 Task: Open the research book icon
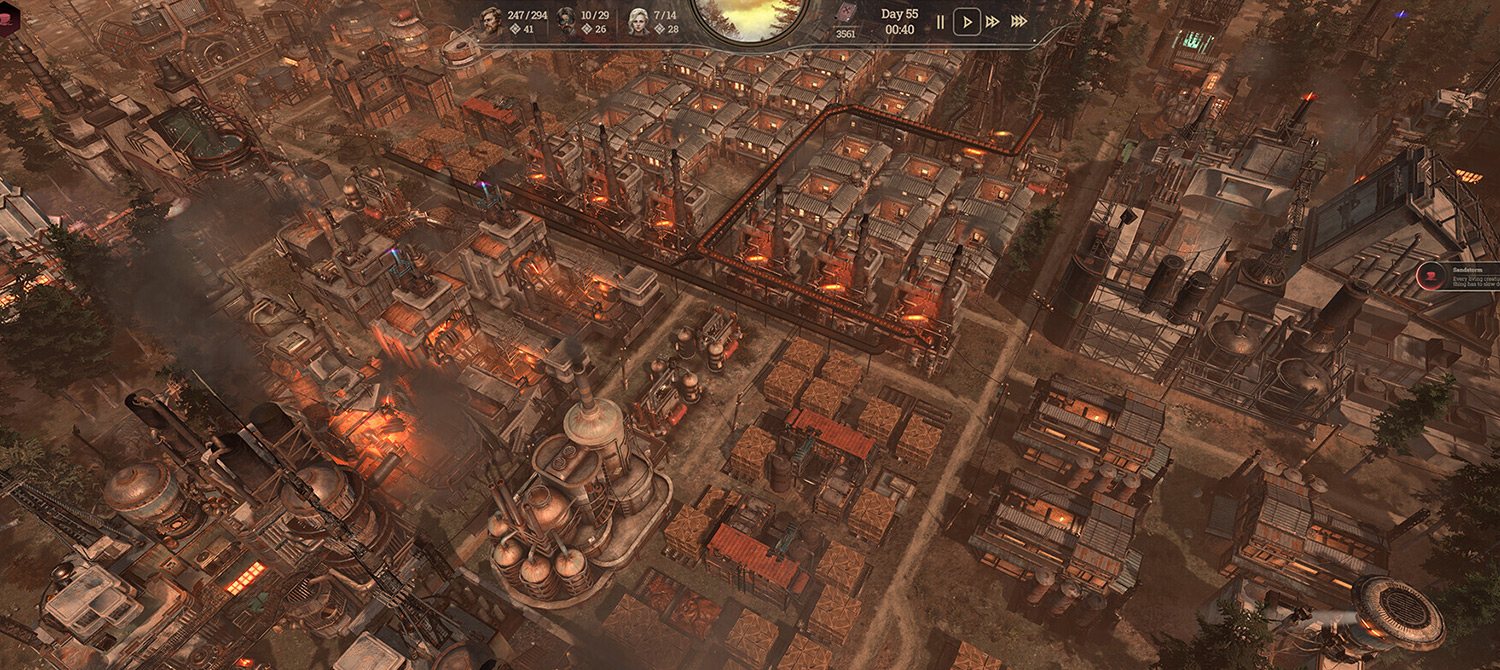[846, 14]
